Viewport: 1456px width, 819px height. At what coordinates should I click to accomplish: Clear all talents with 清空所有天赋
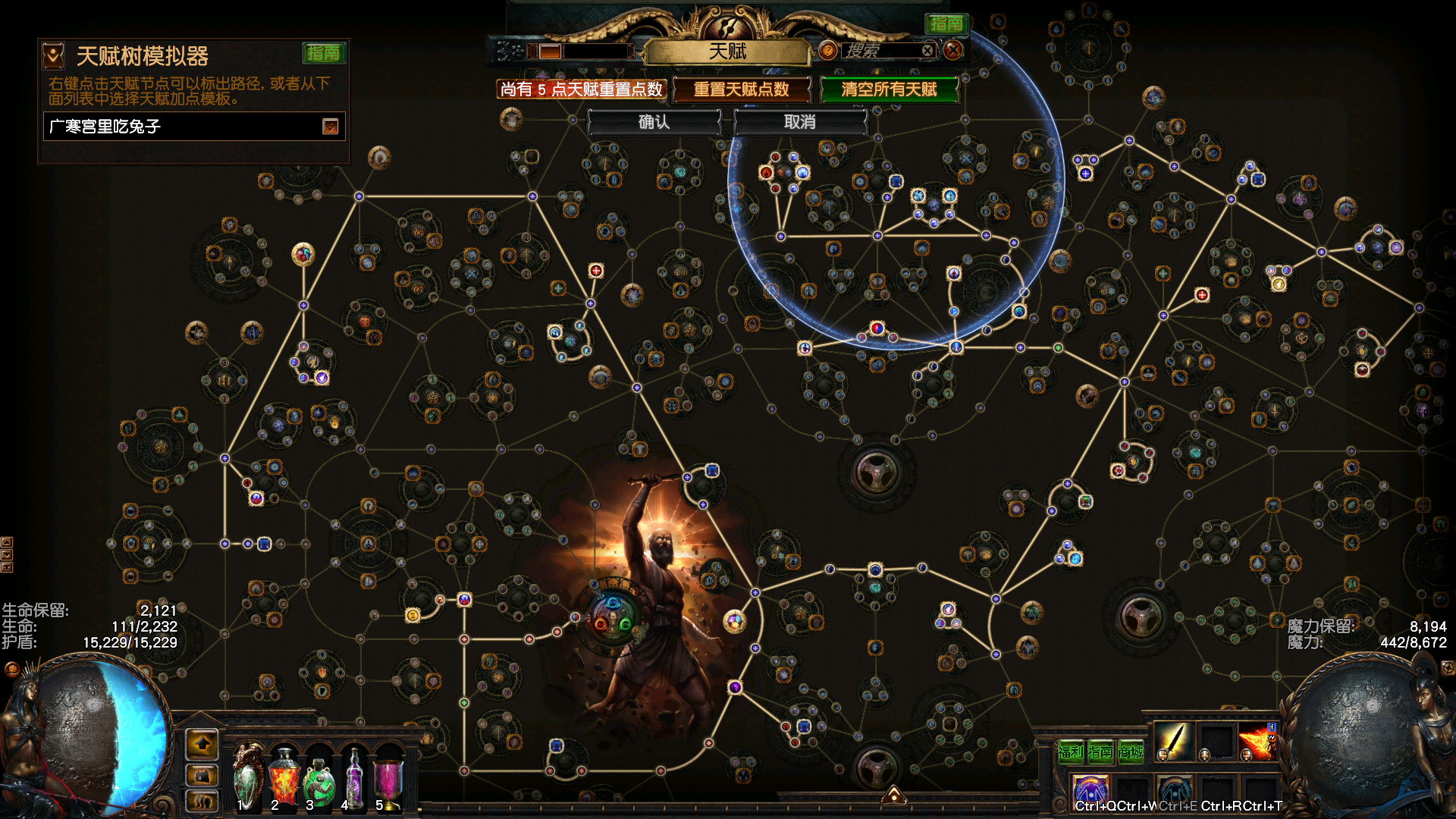tap(889, 89)
